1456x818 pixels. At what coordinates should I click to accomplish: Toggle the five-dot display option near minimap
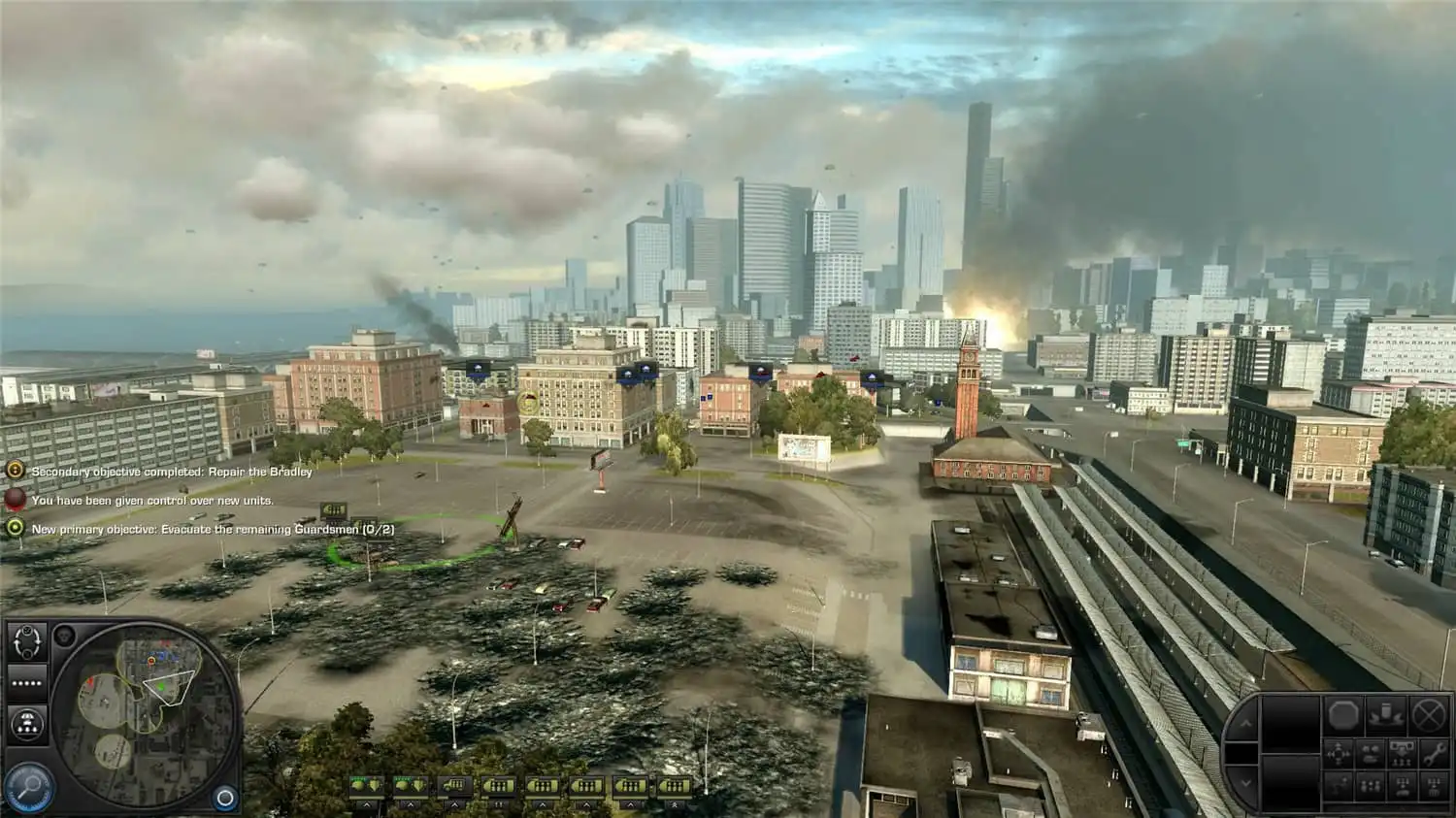(x=26, y=682)
